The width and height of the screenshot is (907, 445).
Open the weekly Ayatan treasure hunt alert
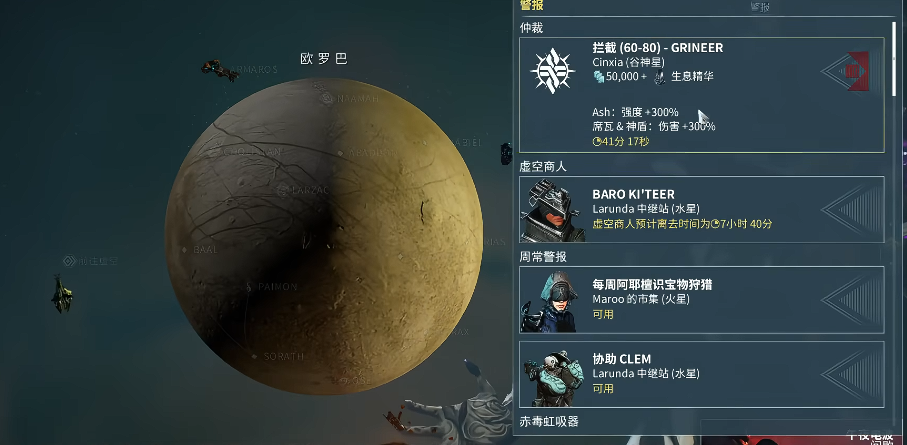pyautogui.click(x=700, y=299)
